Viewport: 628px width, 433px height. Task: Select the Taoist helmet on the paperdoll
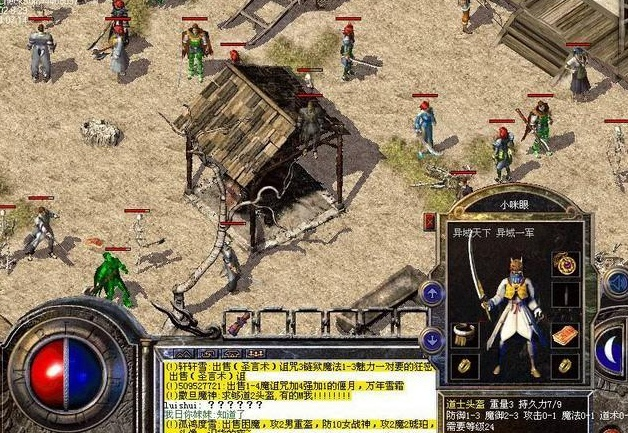(x=516, y=270)
